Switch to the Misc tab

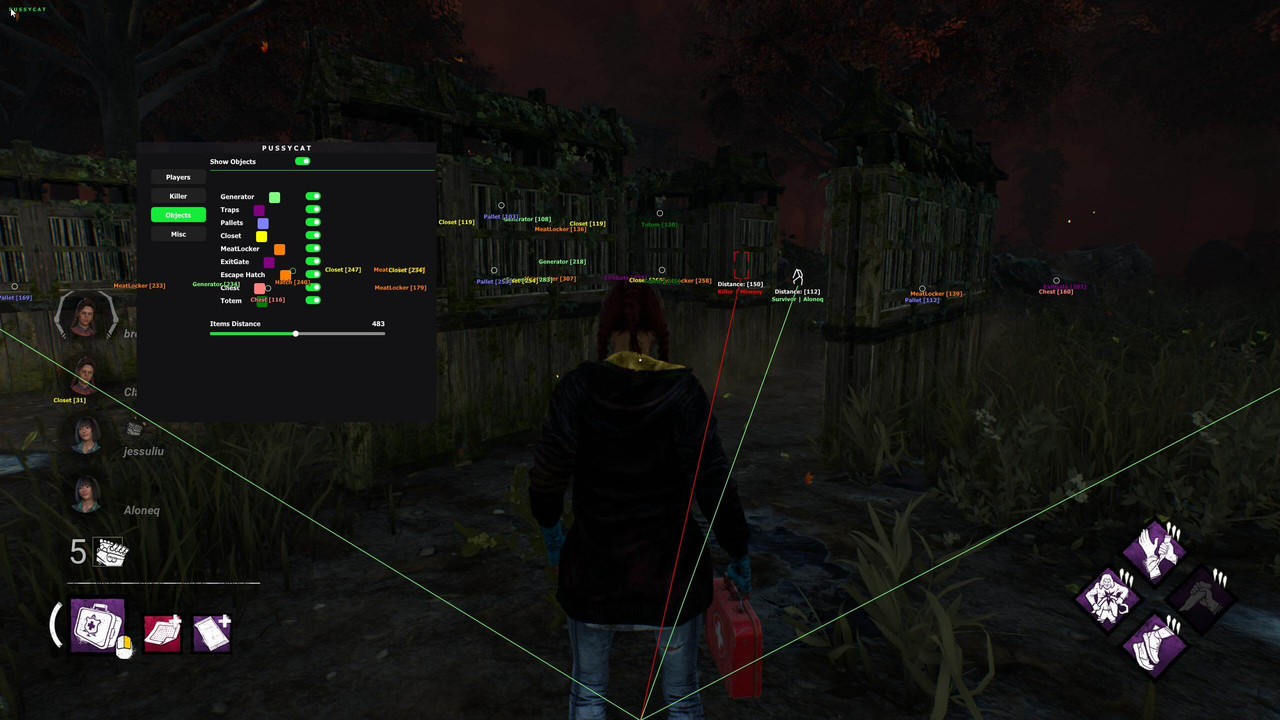(178, 233)
